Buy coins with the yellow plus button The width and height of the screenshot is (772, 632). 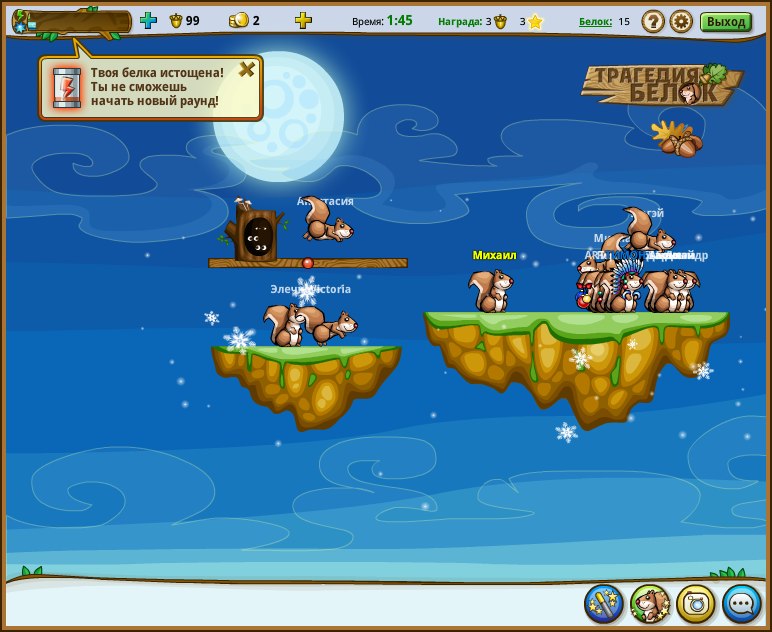click(x=303, y=20)
